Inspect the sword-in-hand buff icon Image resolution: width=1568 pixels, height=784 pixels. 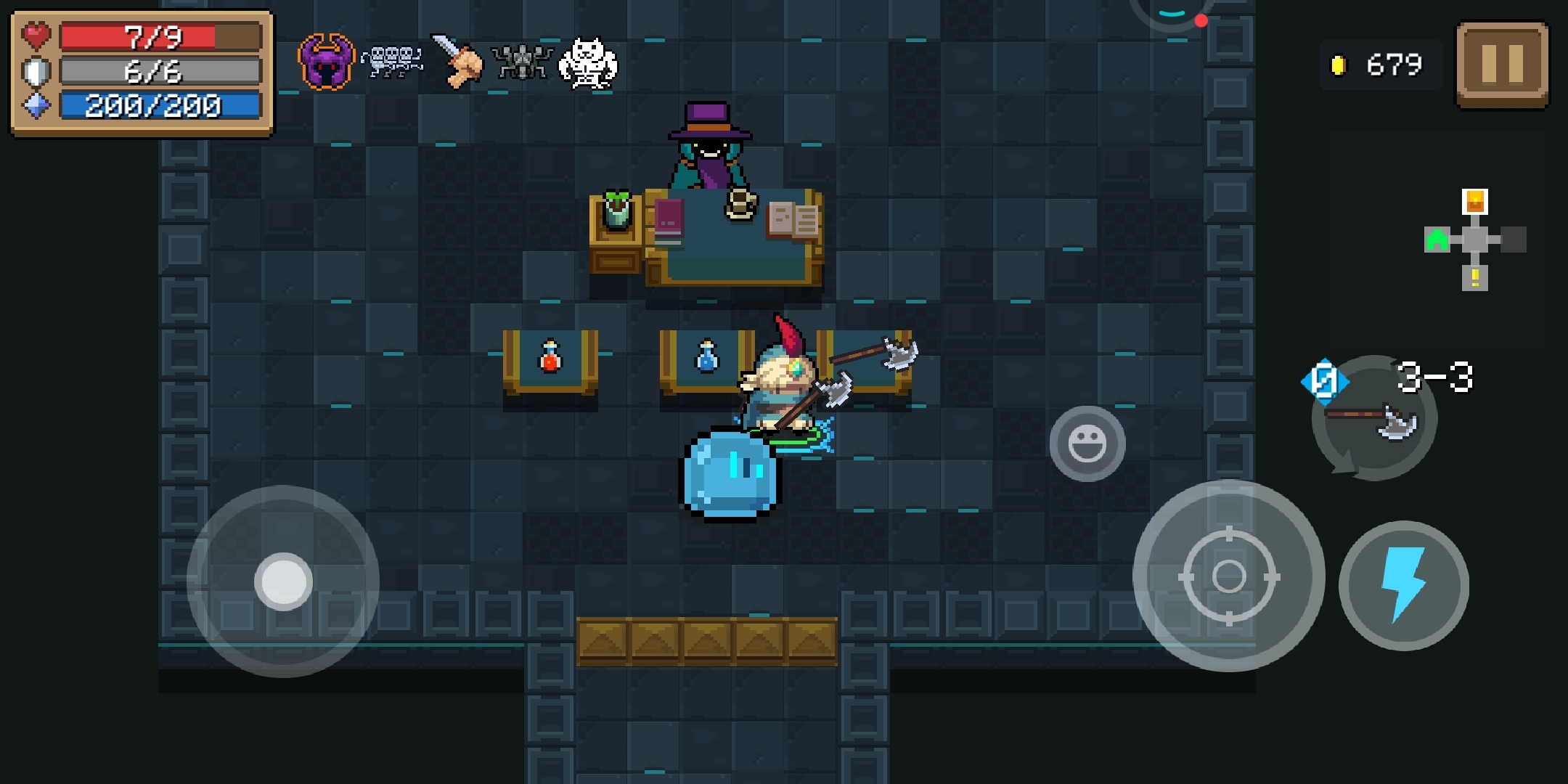coord(457,62)
